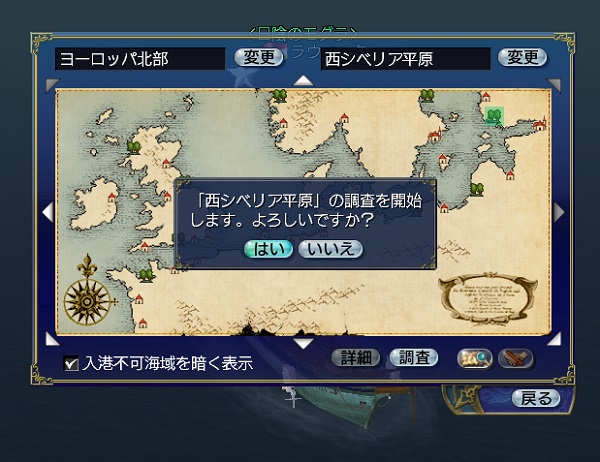Viewport: 600px width, 462px height.
Task: Pan the map up with the arrow
Action: [303, 80]
